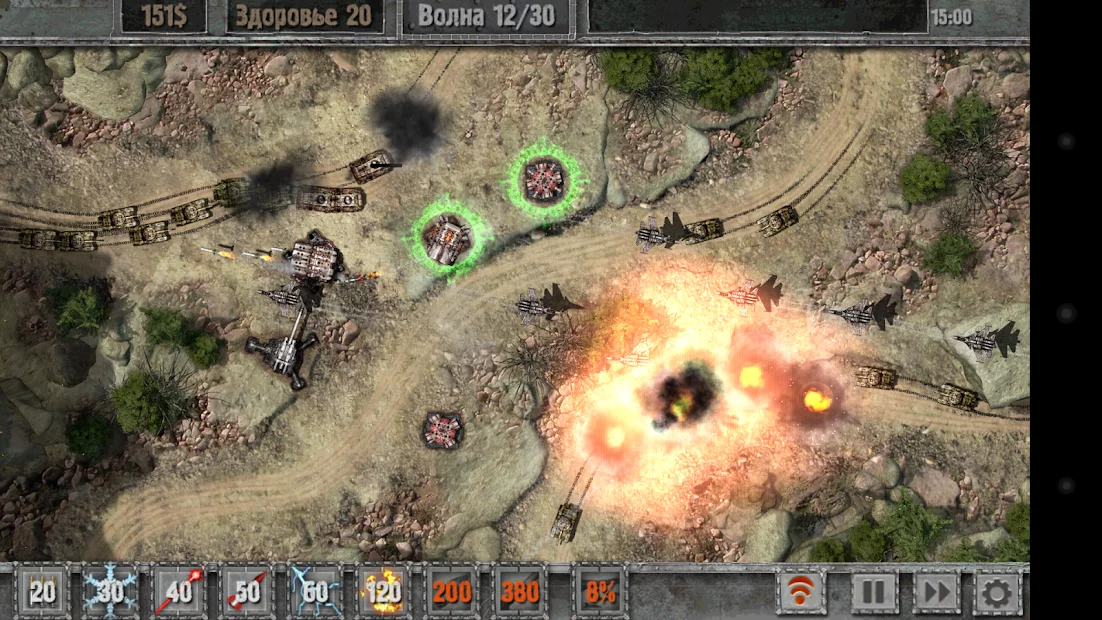
Task: Choose the 30-cost snowflake freeze tower
Action: click(x=110, y=592)
